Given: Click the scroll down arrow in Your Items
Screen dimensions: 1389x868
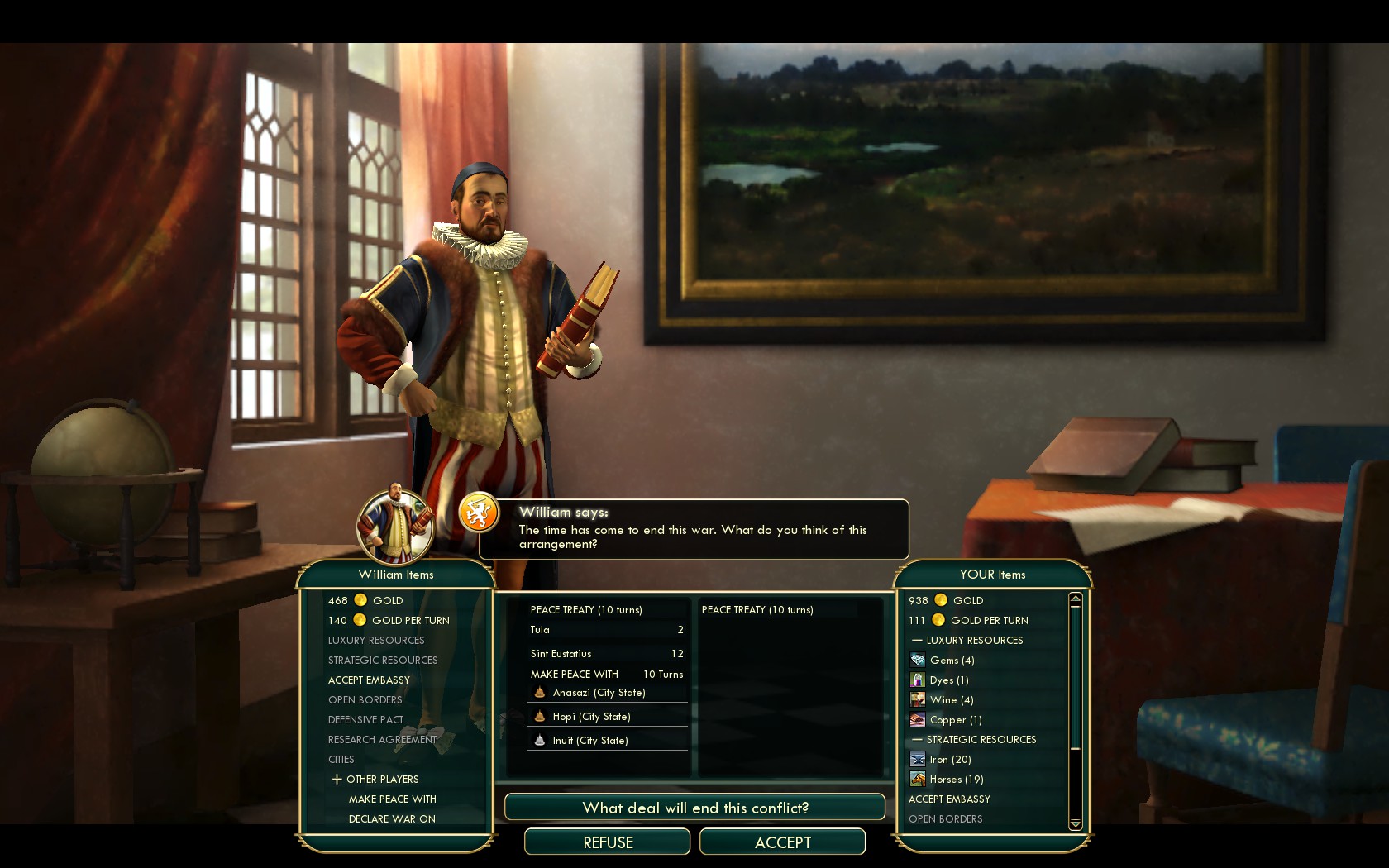Looking at the screenshot, I should coord(1075,823).
